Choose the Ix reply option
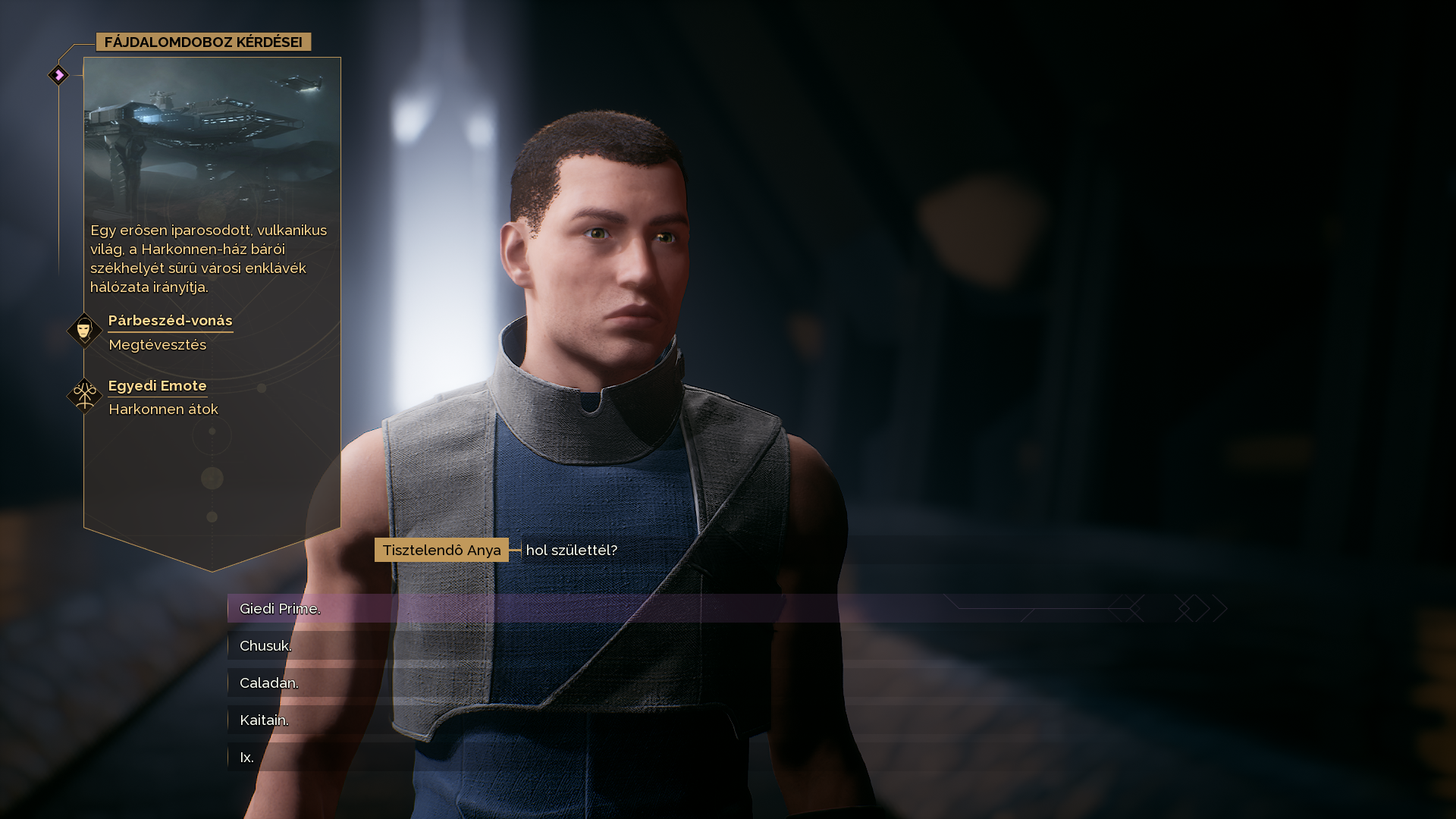Viewport: 1456px width, 819px height. tap(246, 758)
